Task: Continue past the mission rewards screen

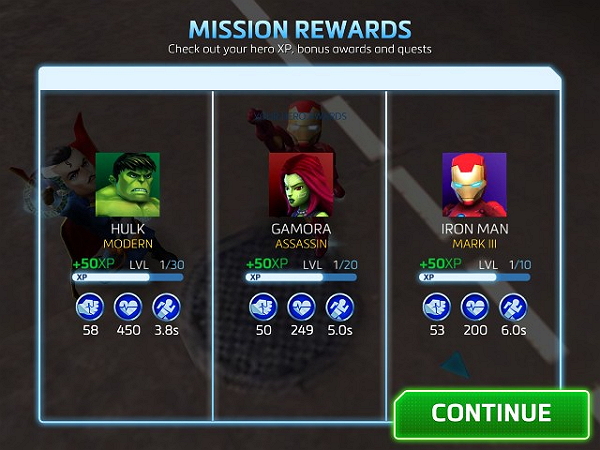Action: click(x=491, y=413)
